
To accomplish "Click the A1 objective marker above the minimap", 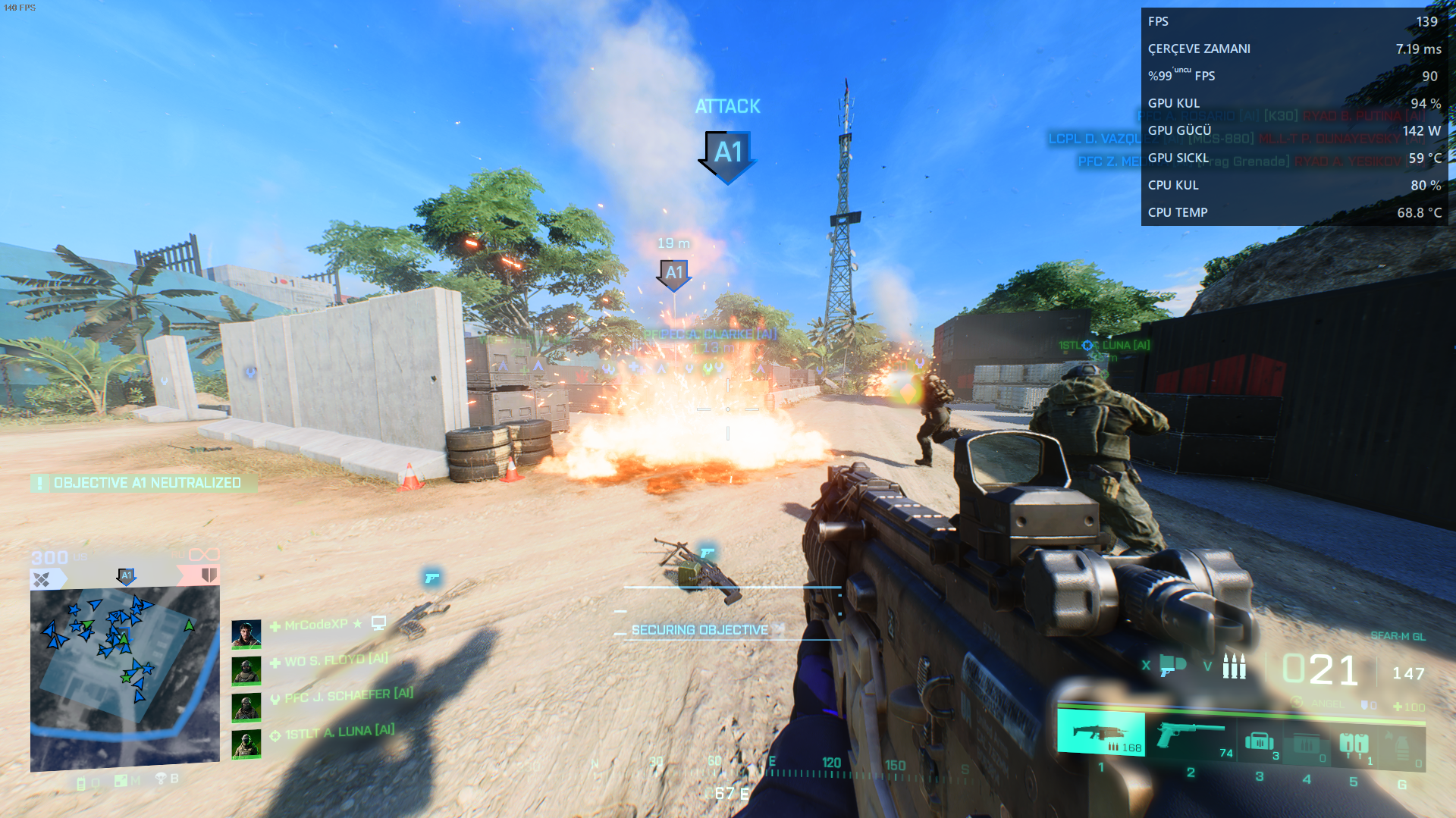I will [x=127, y=576].
